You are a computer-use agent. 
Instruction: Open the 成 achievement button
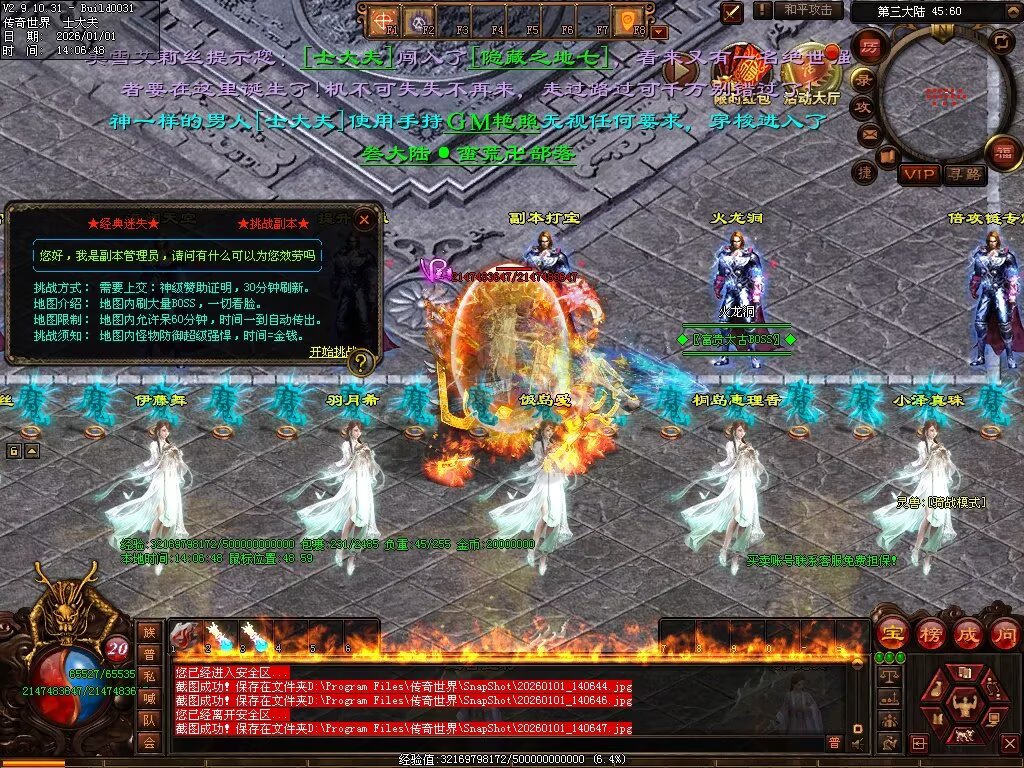point(968,633)
